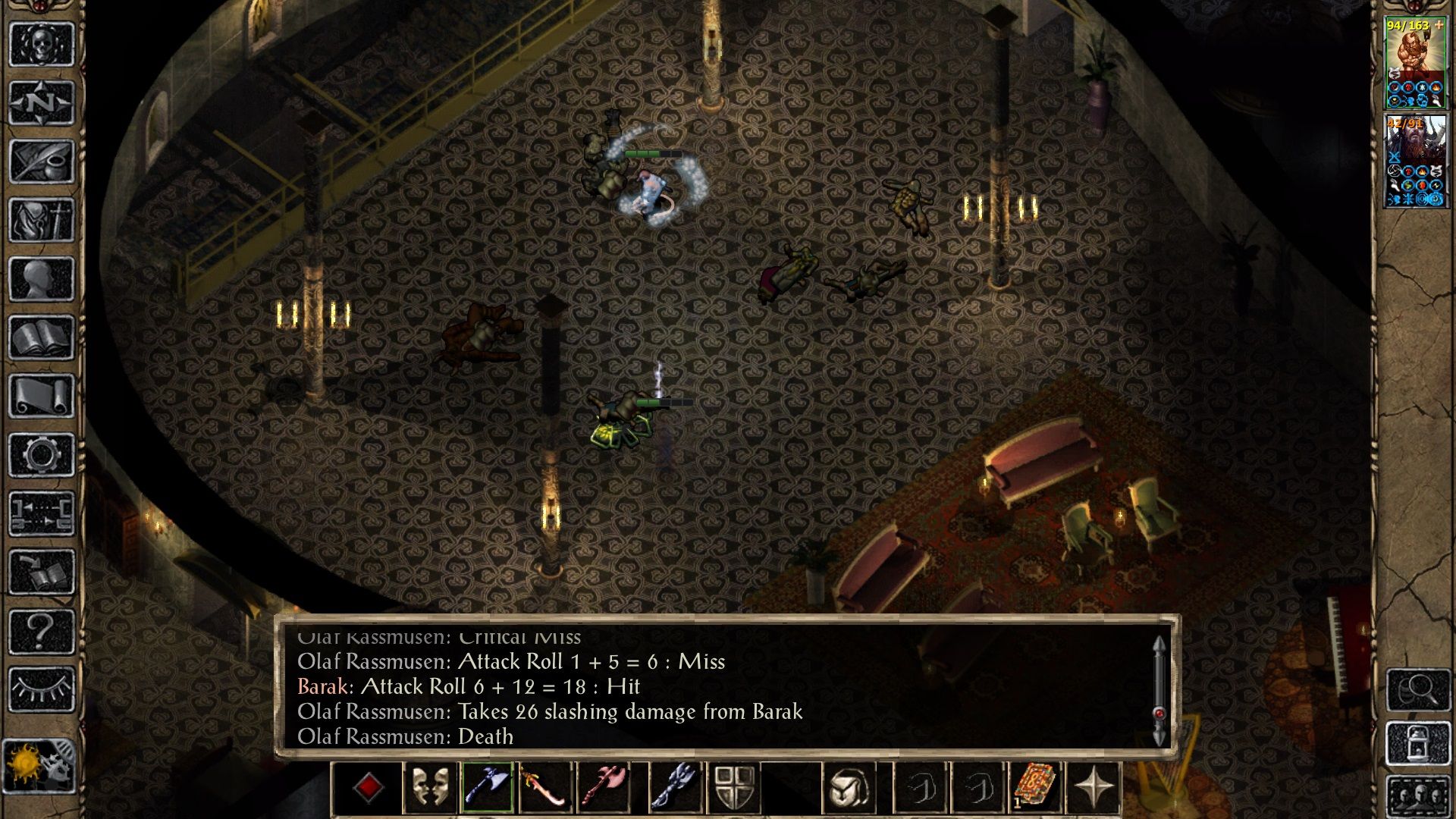Toggle party AI with the lantern button

(1418, 745)
